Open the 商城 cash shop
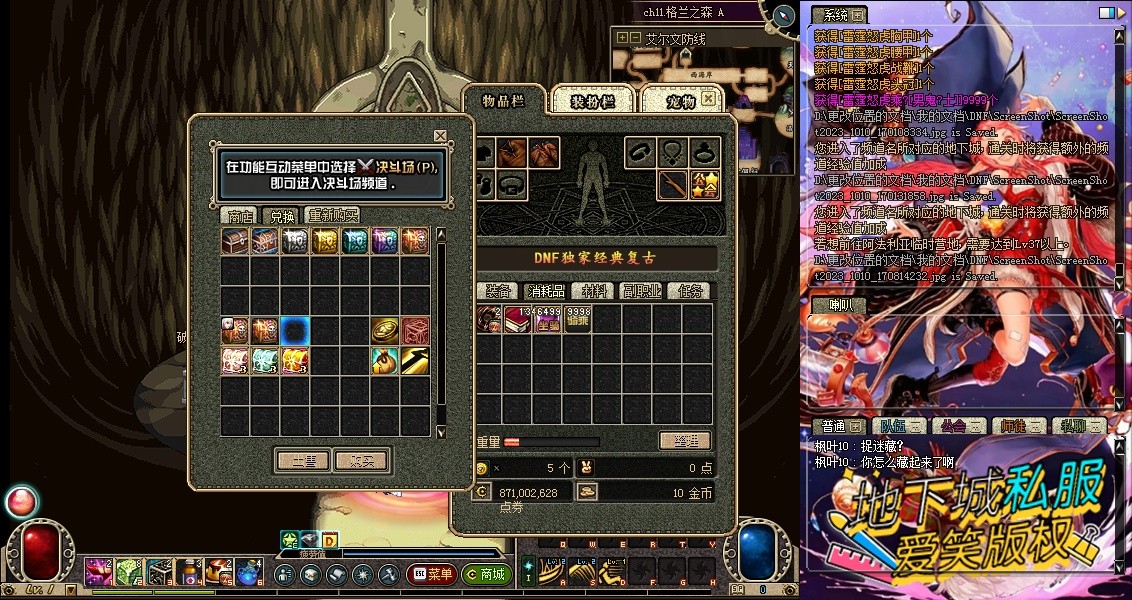 coord(487,575)
